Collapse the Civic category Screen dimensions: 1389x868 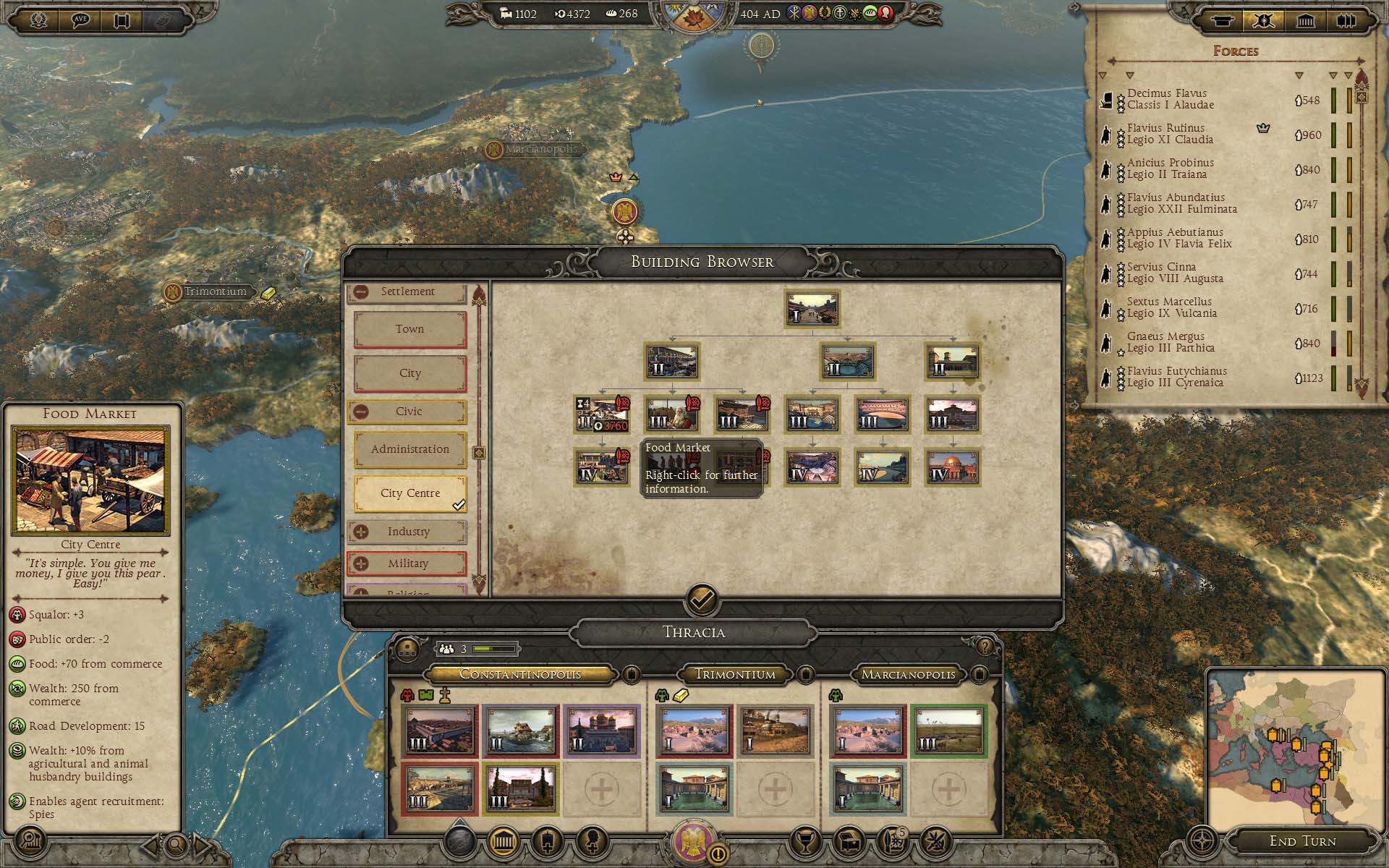coord(361,412)
